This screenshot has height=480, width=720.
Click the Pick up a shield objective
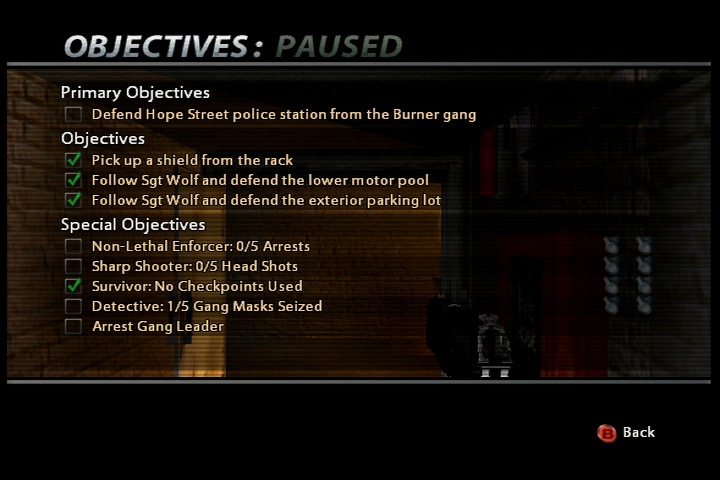point(192,160)
